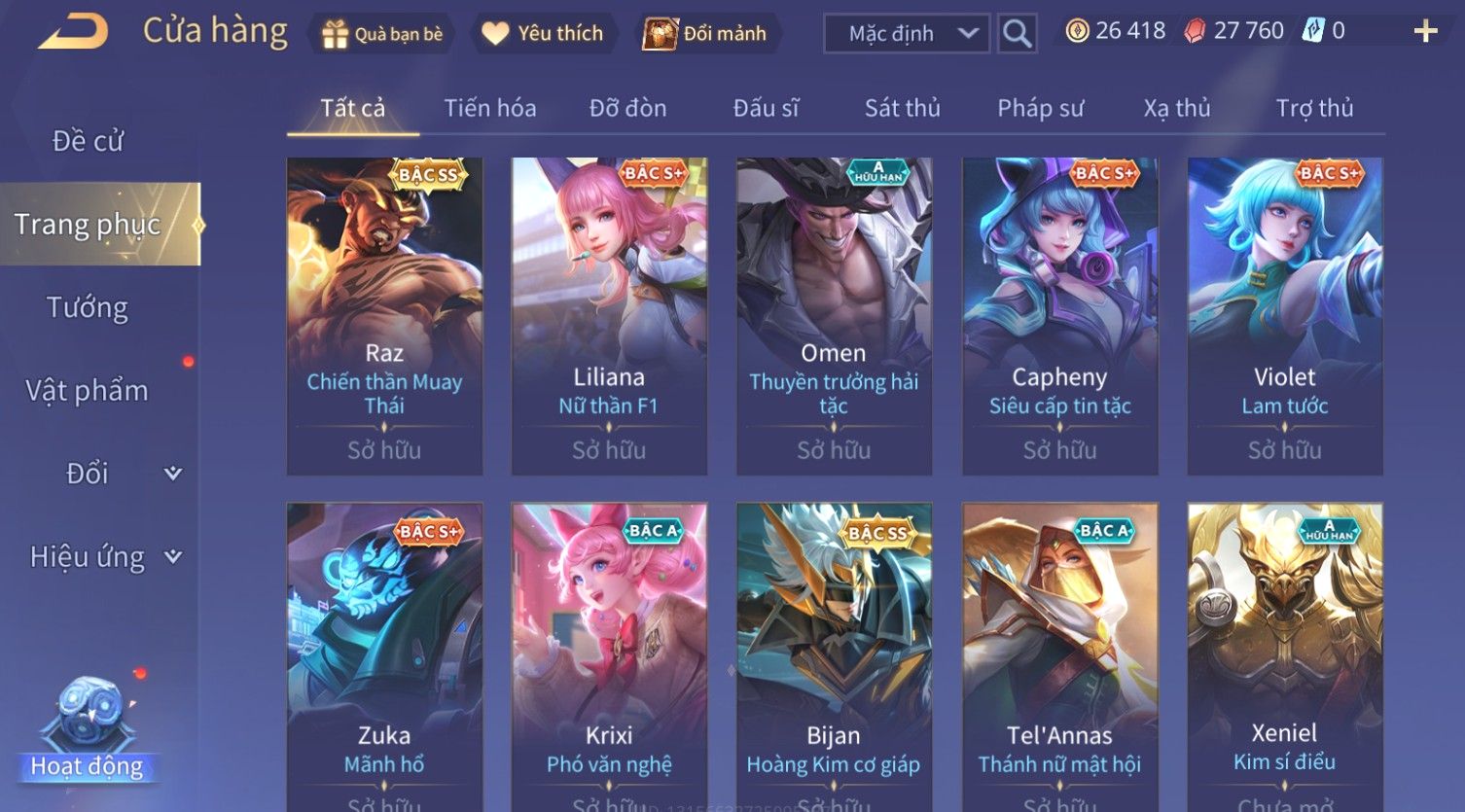Show the Sát thủ skins tab

coord(902,108)
